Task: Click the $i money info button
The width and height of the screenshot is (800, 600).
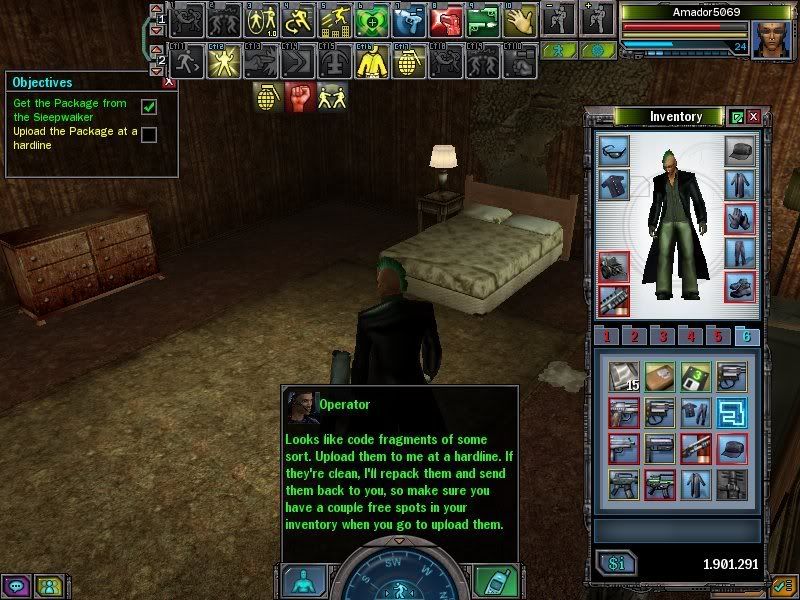Action: [x=616, y=564]
